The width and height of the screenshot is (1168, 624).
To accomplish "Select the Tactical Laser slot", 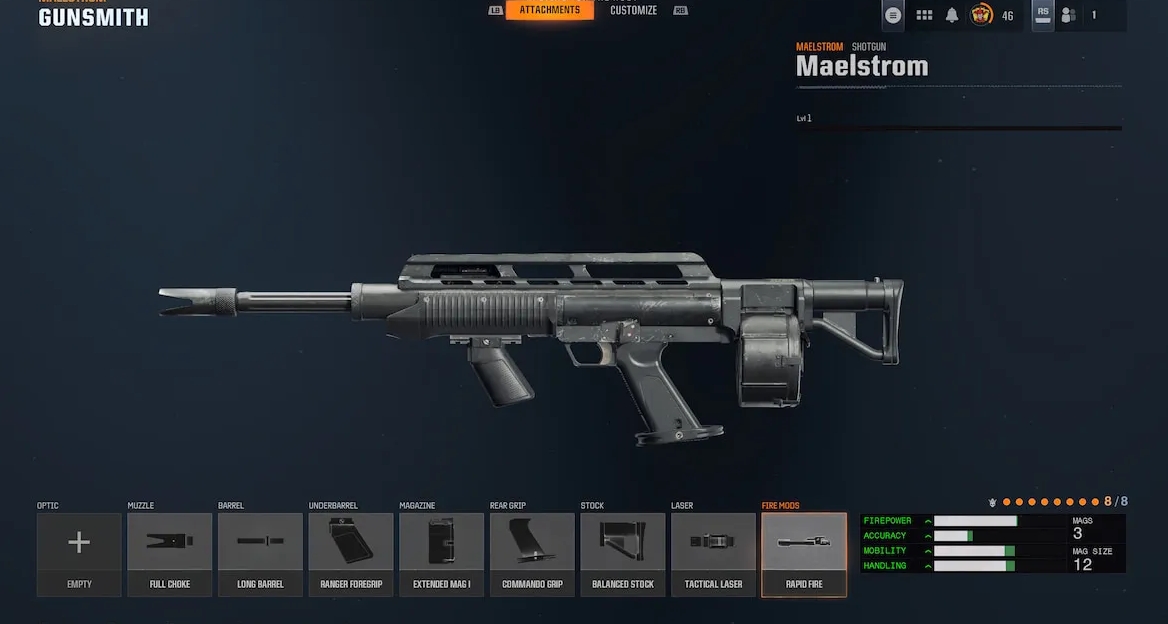I will (713, 554).
